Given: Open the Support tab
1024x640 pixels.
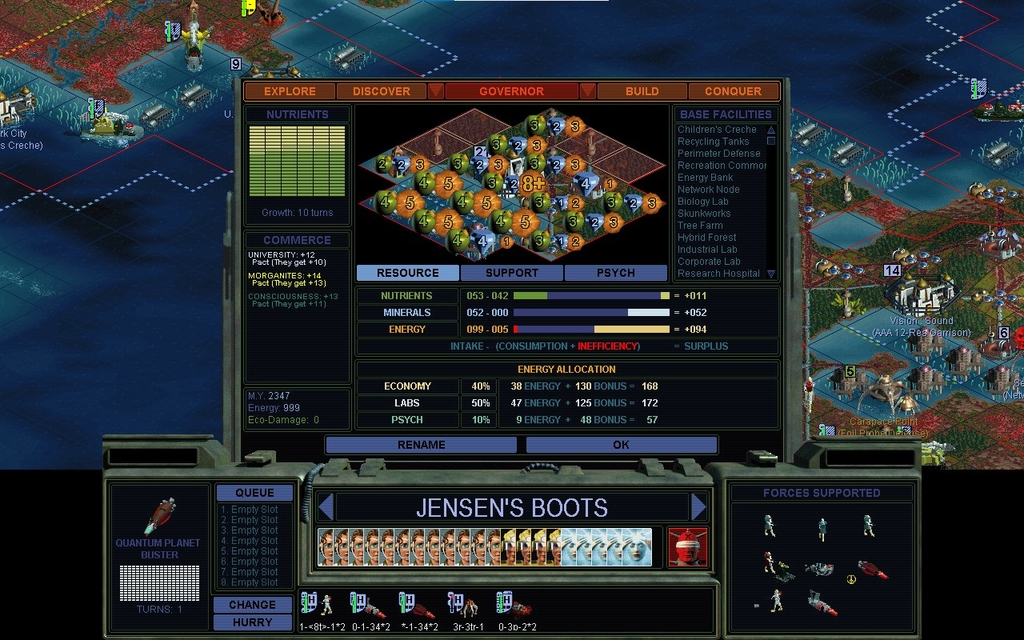Looking at the screenshot, I should coord(512,273).
